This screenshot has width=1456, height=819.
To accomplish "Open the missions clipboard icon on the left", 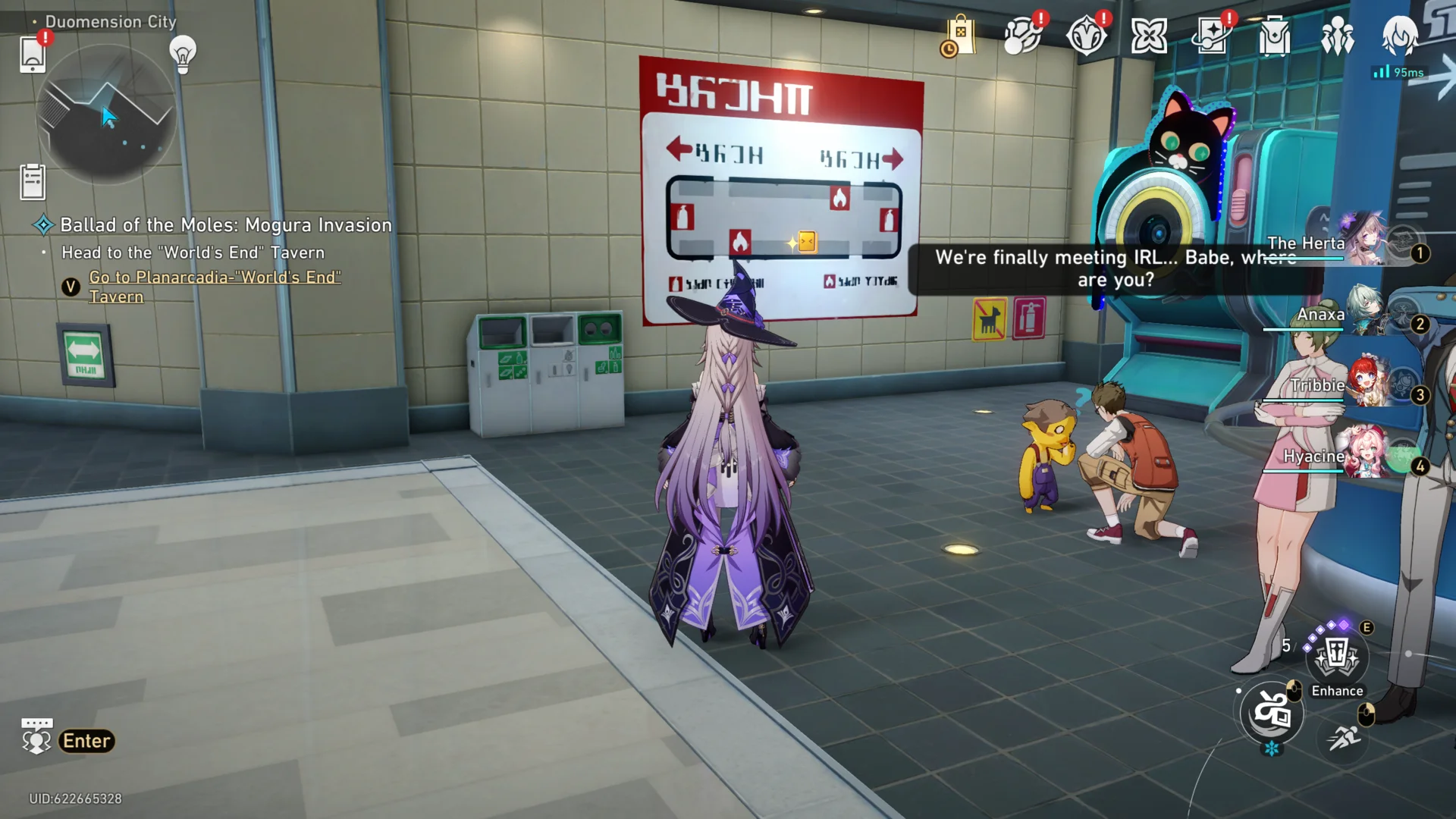I will pos(32,182).
